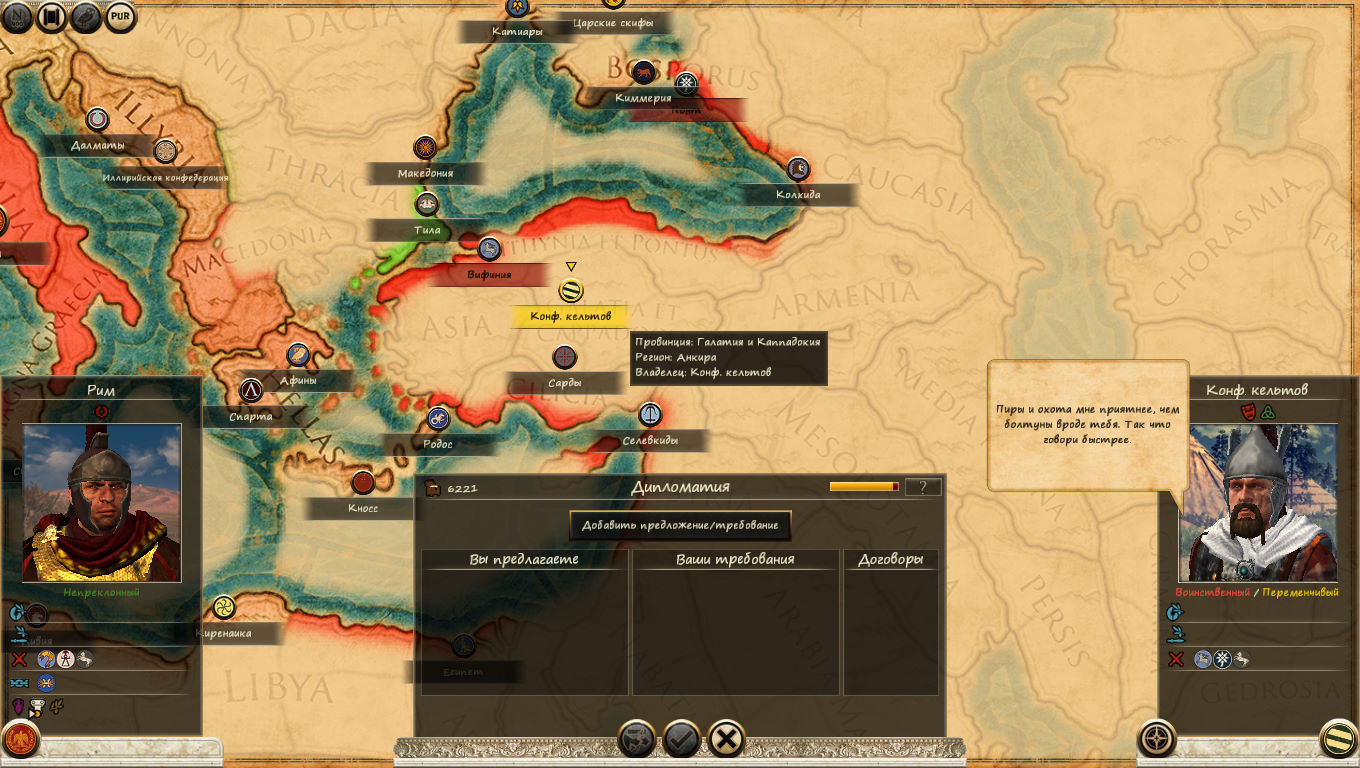Click the Rome eagle emblem button

21,740
